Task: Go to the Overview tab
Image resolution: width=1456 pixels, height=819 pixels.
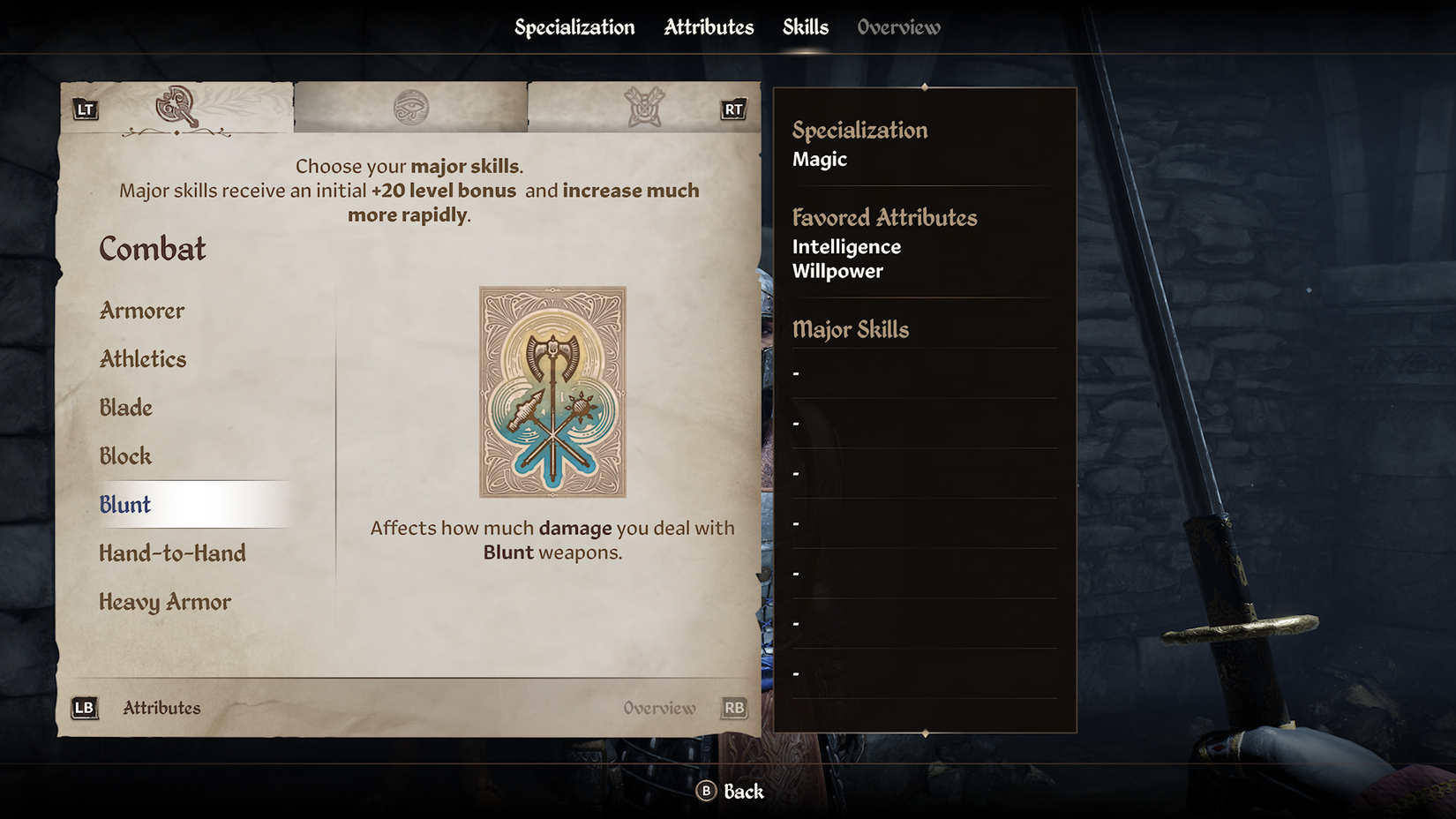Action: coord(898,27)
